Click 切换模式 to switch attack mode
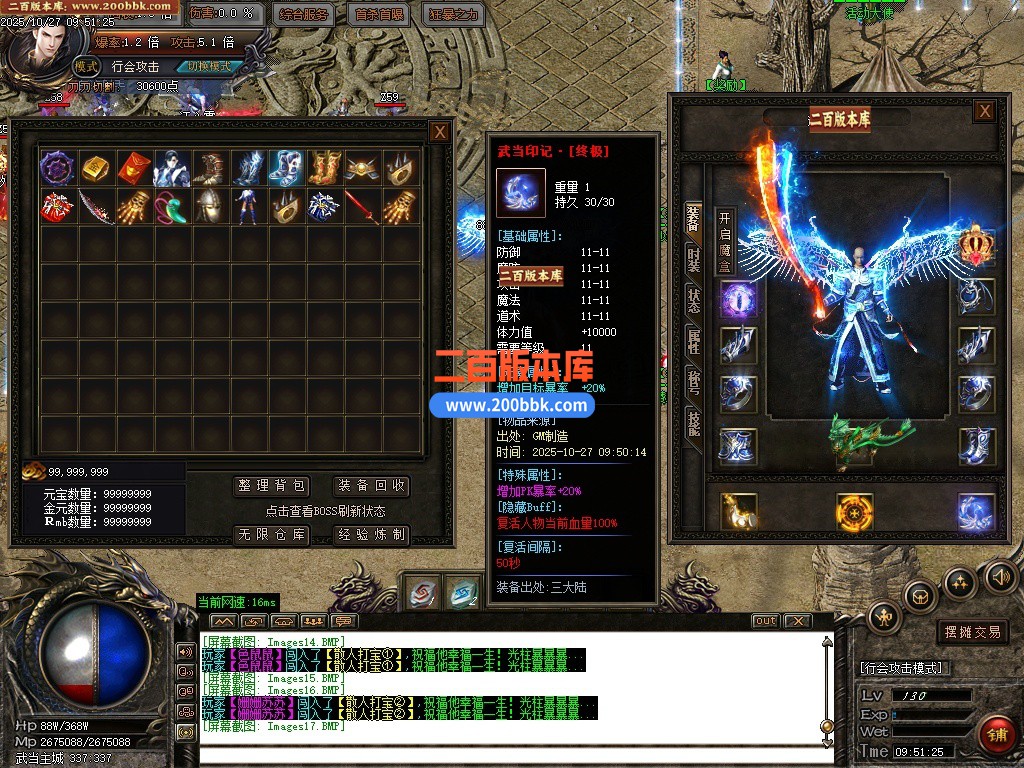 [x=209, y=66]
